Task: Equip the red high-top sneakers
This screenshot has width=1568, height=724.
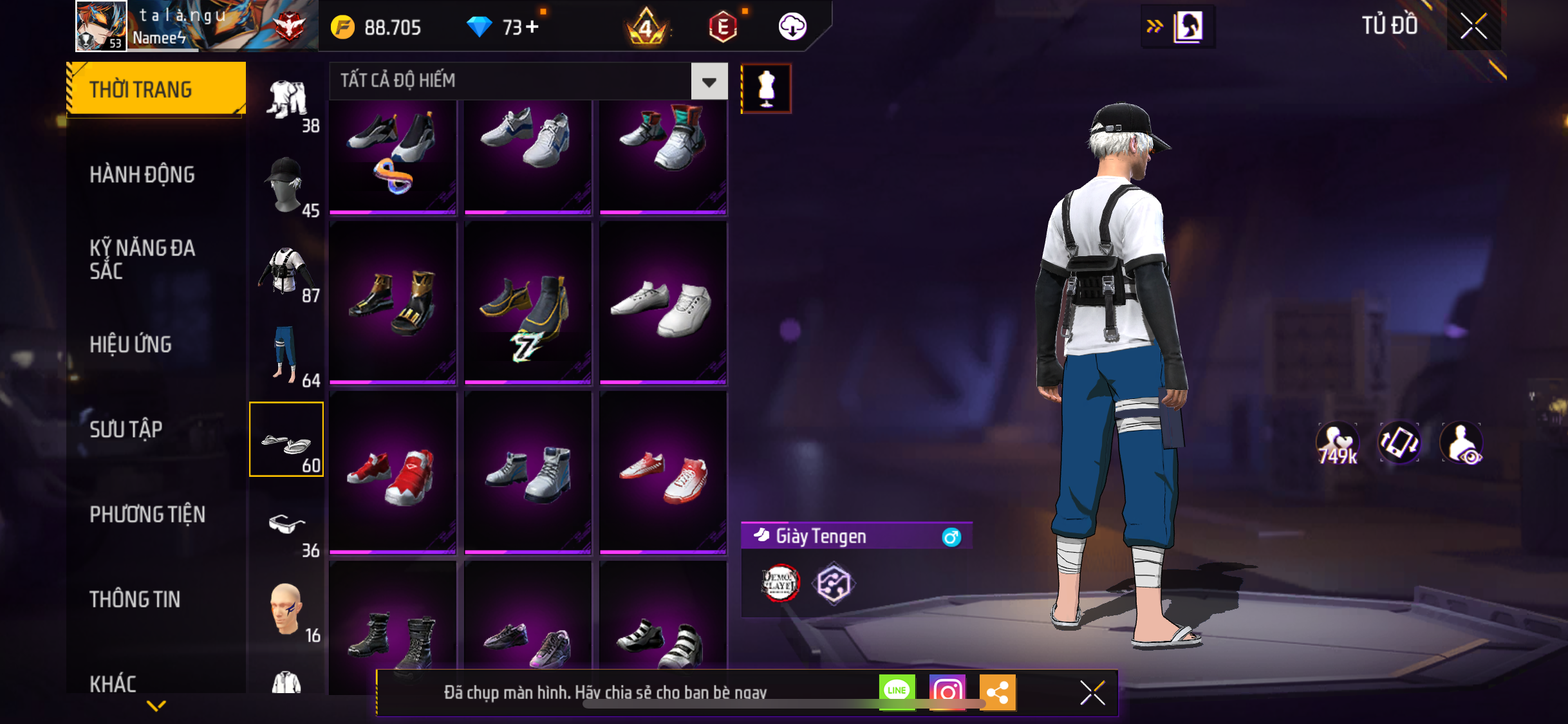Action: pyautogui.click(x=393, y=473)
